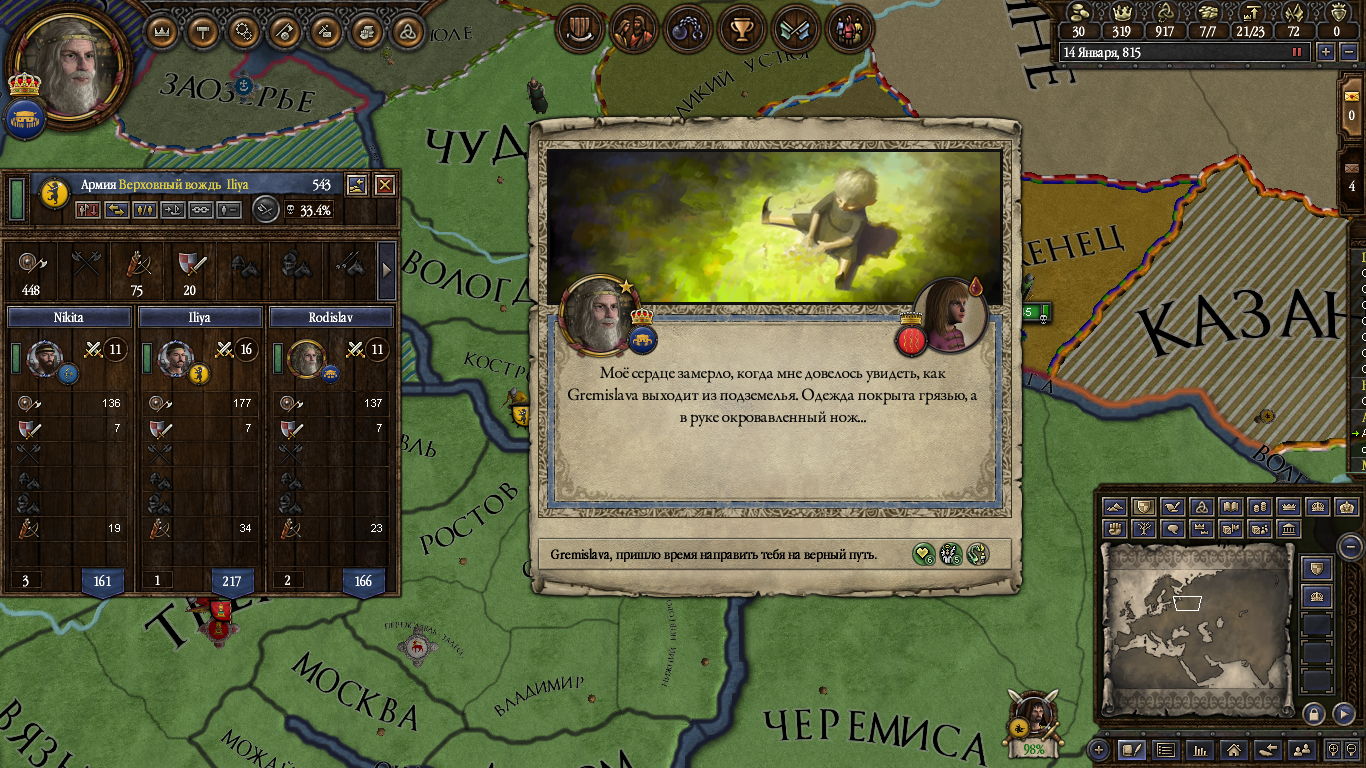The height and width of the screenshot is (768, 1366).
Task: Open the ledger bar-chart button
Action: coord(1200,749)
